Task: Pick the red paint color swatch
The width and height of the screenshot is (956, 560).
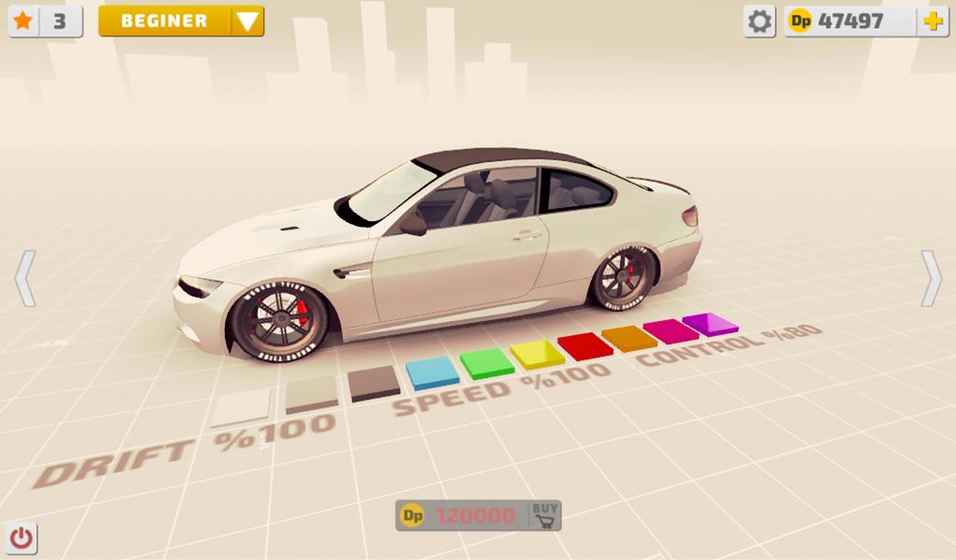Action: coord(585,345)
